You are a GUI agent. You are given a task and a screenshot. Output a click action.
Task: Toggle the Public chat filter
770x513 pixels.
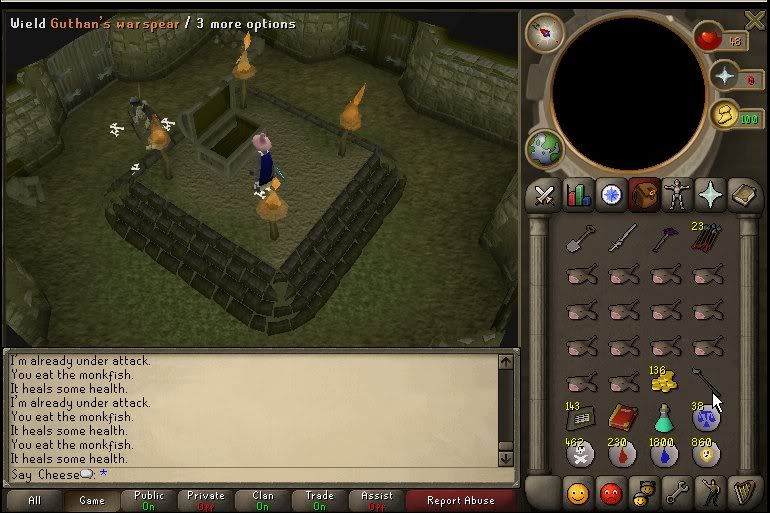pyautogui.click(x=149, y=500)
